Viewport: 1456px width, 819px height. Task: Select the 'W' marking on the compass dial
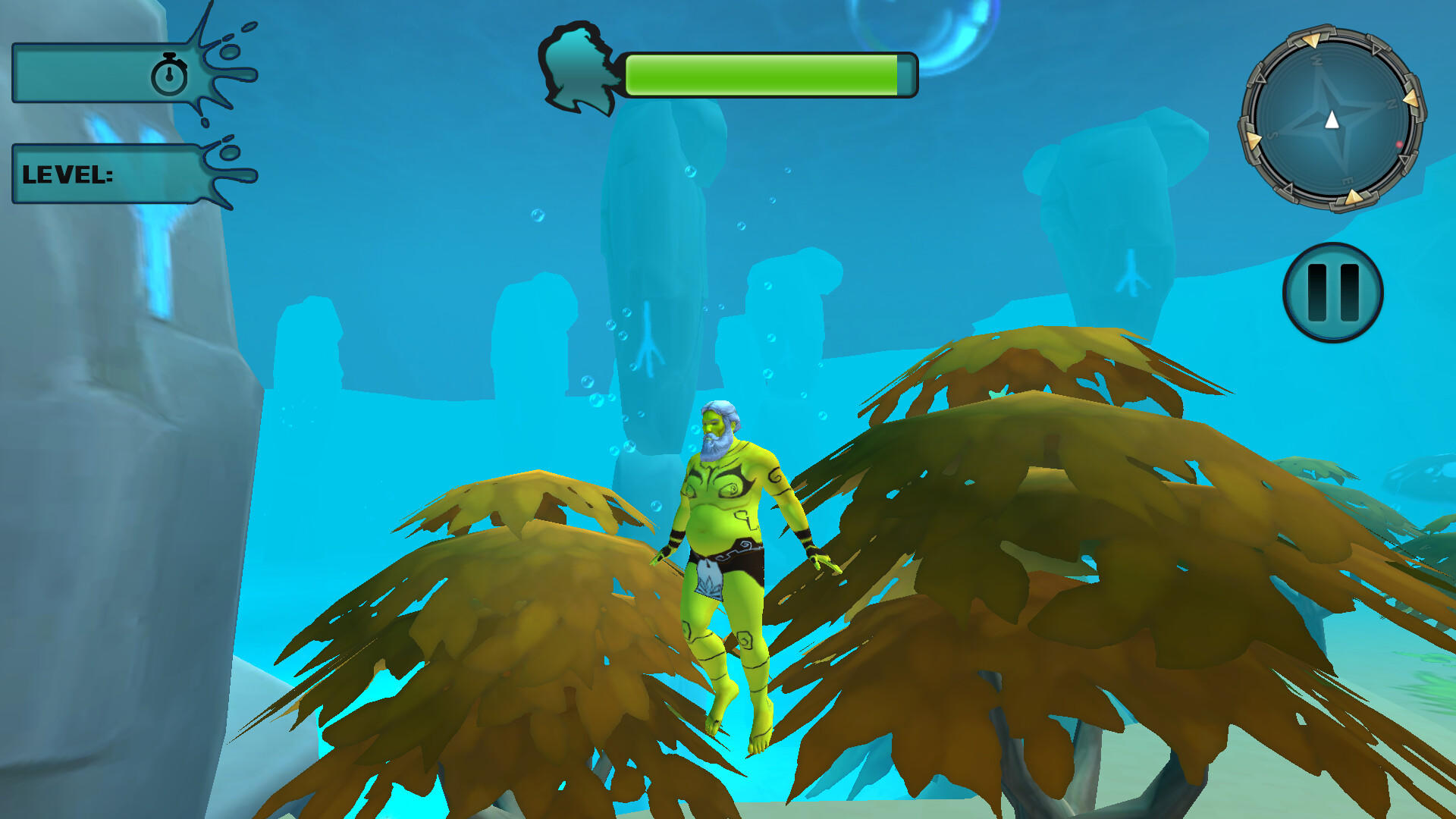click(1316, 60)
